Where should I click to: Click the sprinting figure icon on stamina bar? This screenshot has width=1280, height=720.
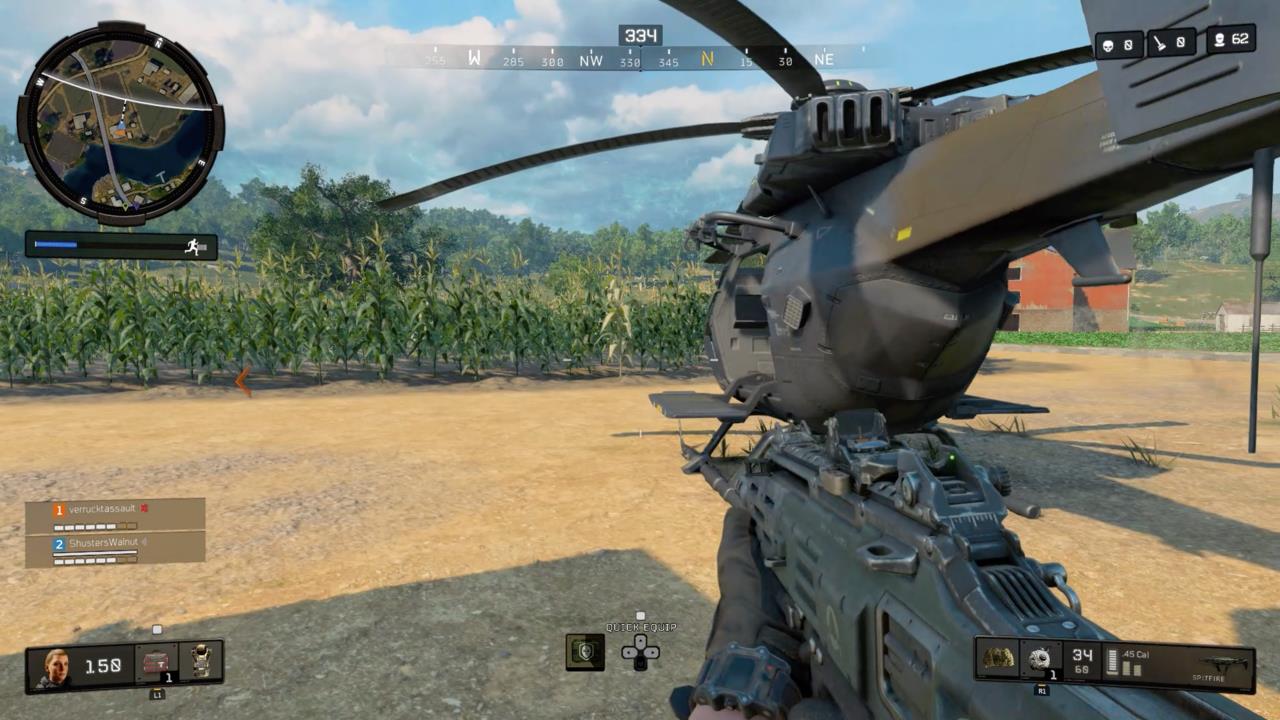tap(192, 247)
